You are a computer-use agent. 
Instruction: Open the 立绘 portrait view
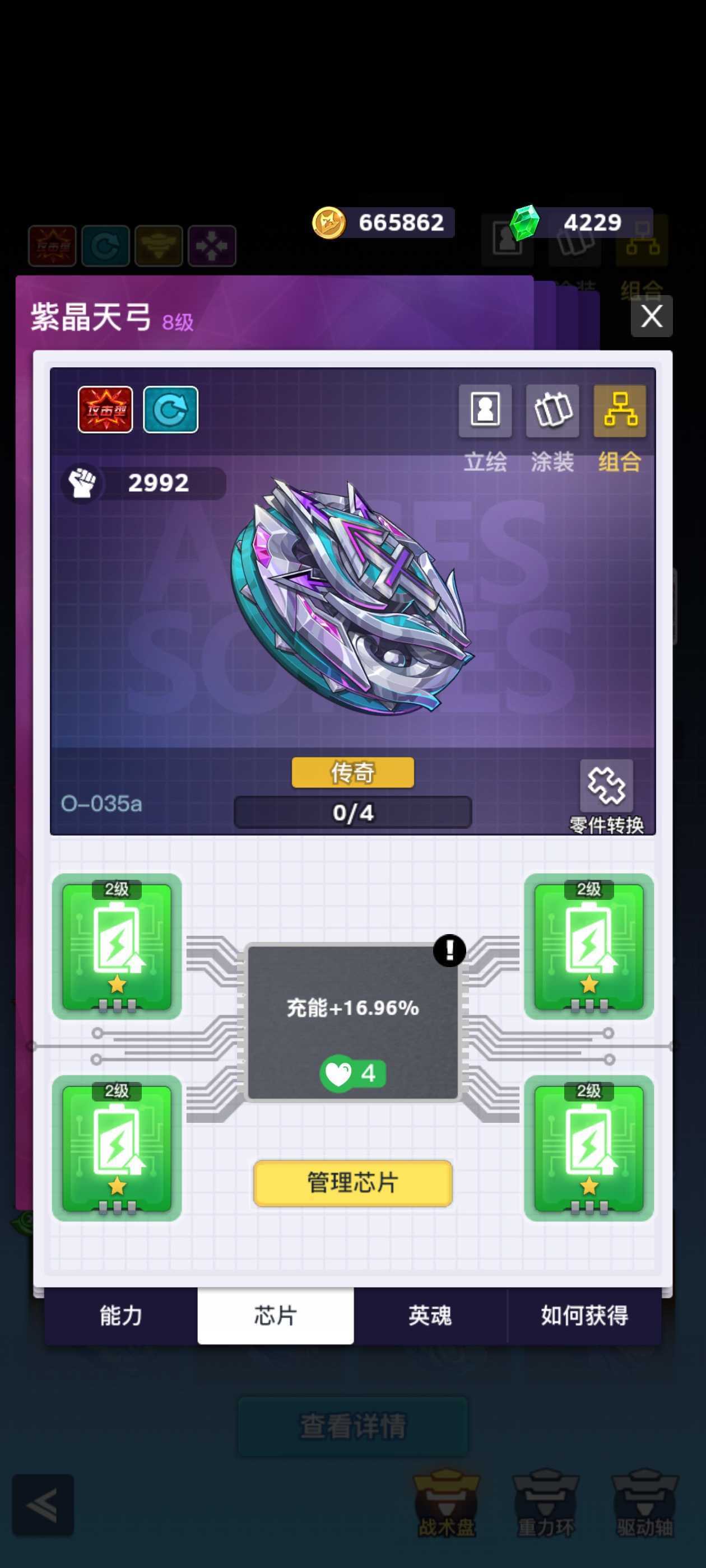pyautogui.click(x=485, y=410)
